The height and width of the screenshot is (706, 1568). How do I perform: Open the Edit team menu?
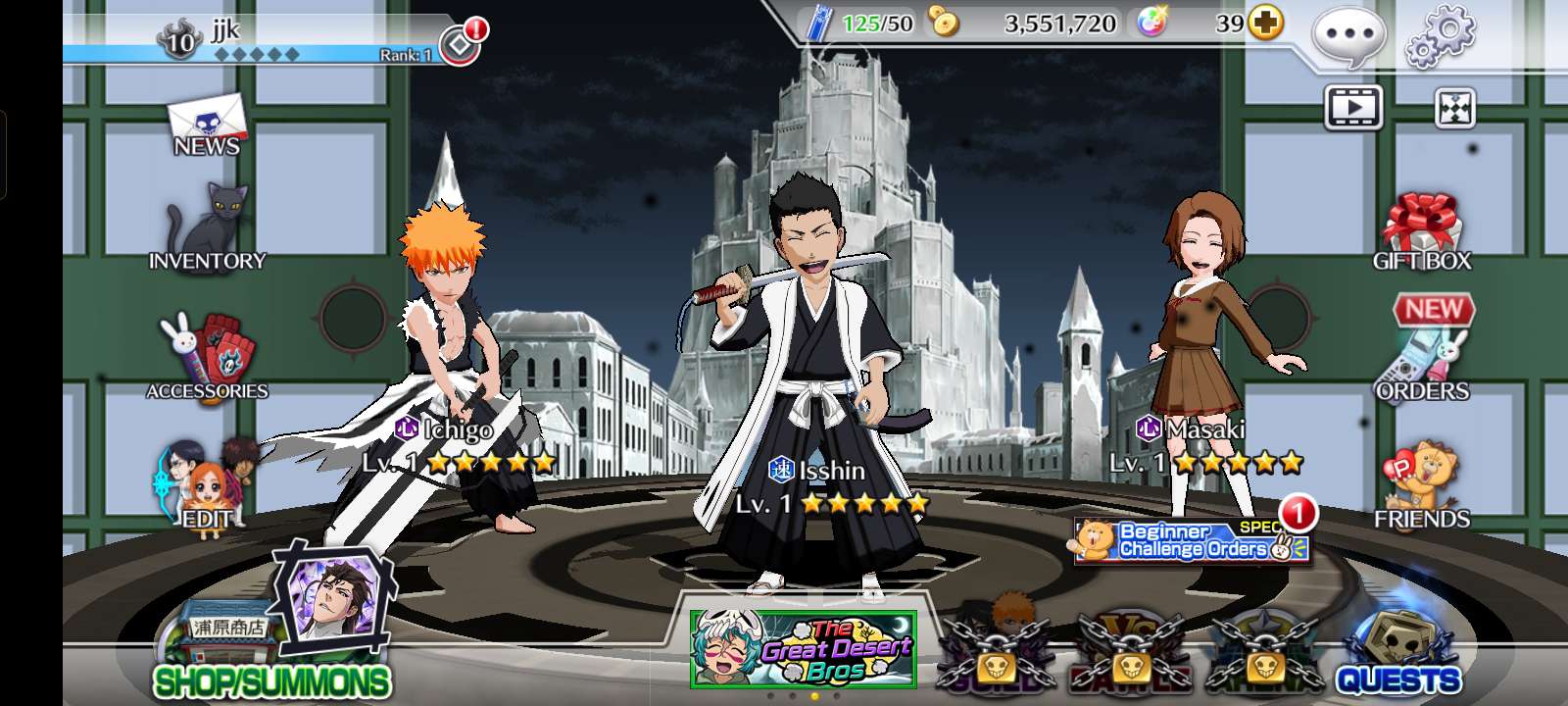206,487
